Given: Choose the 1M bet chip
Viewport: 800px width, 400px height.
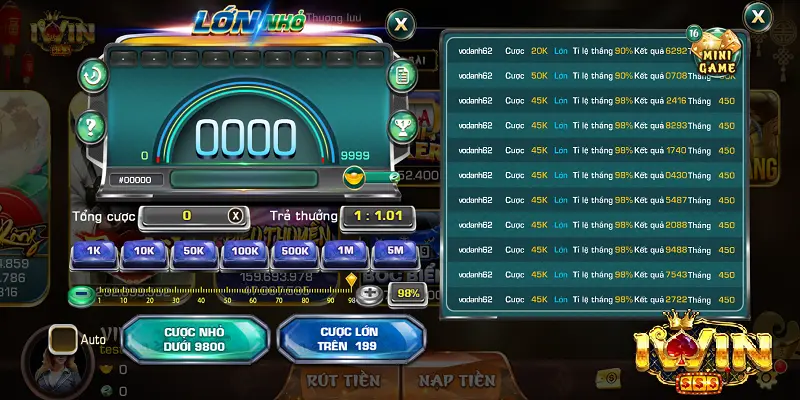Looking at the screenshot, I should (x=346, y=252).
